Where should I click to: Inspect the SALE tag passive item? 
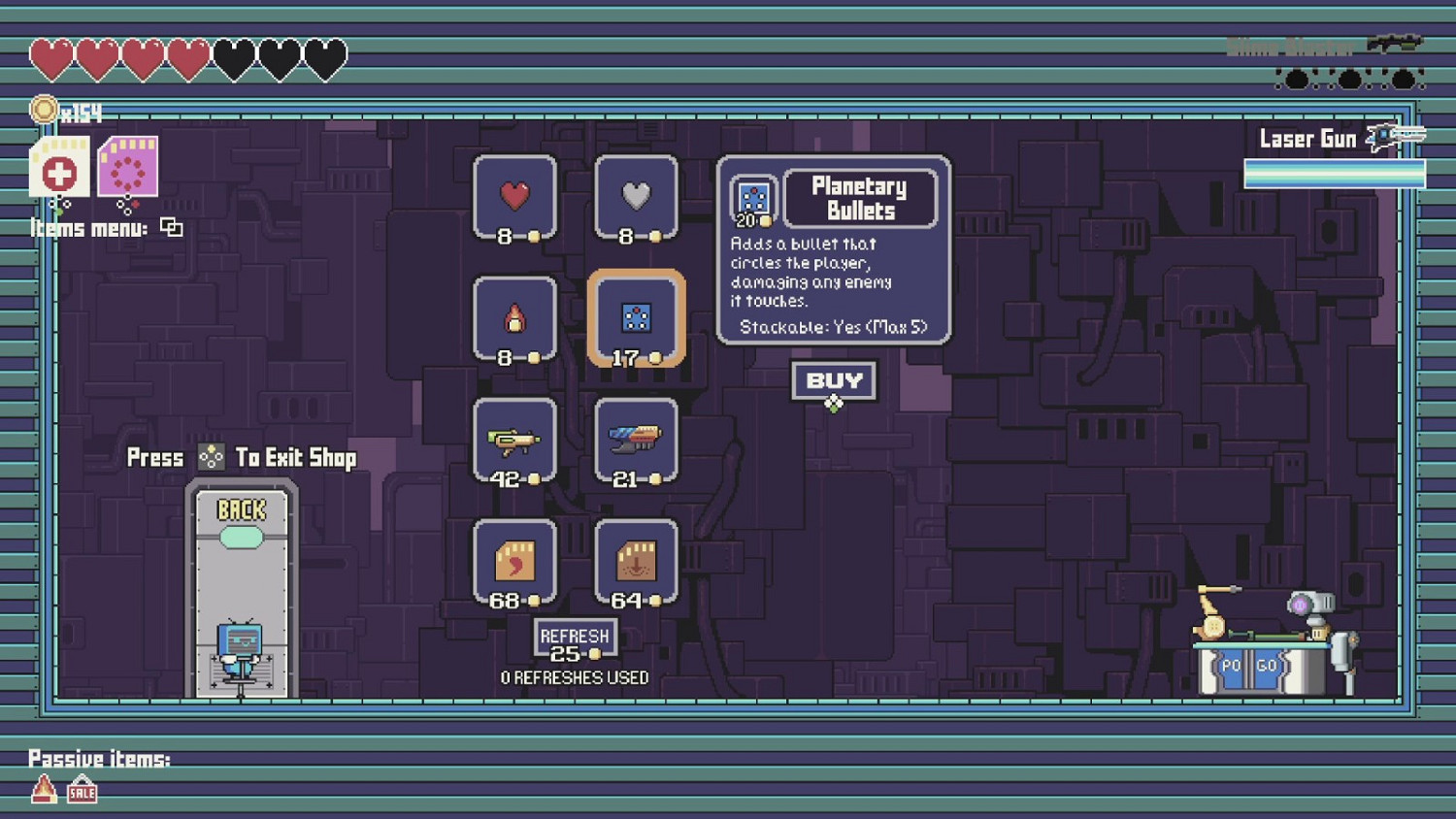[x=82, y=792]
